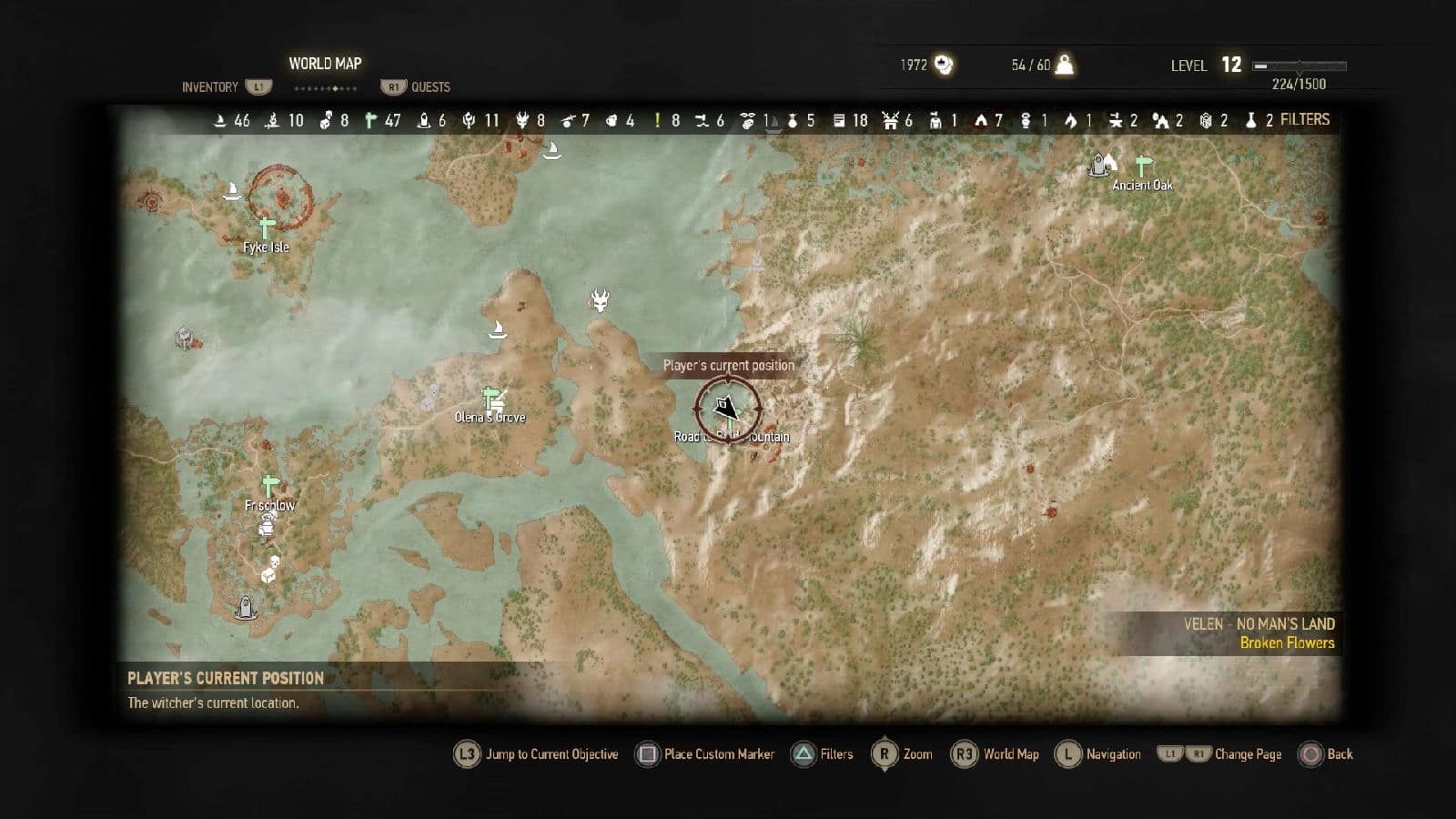Open the map Filters label
This screenshot has width=1456, height=819.
pos(1304,119)
